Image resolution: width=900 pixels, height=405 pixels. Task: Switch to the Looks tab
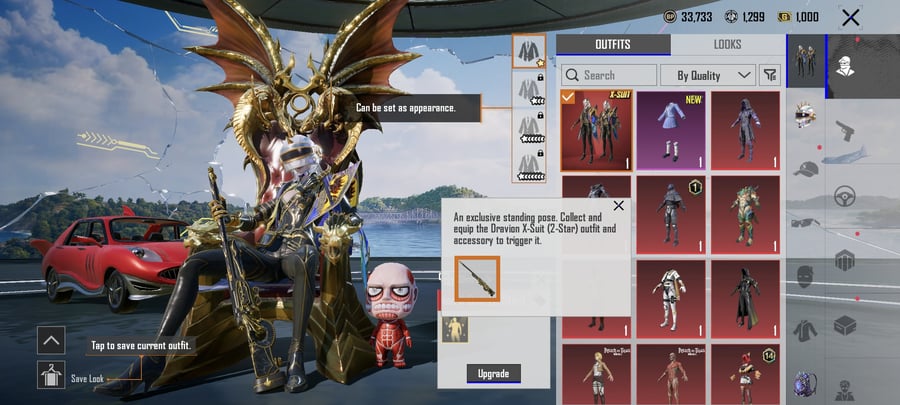[727, 45]
